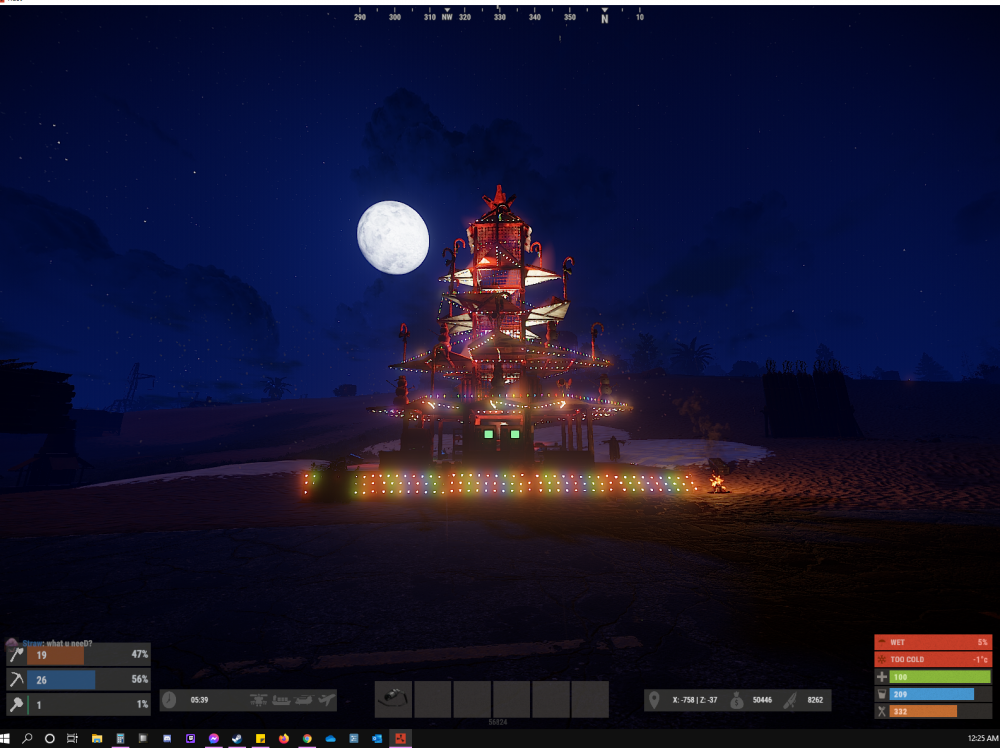Select the hotbar slot holding an item
The height and width of the screenshot is (748, 1000).
394,699
